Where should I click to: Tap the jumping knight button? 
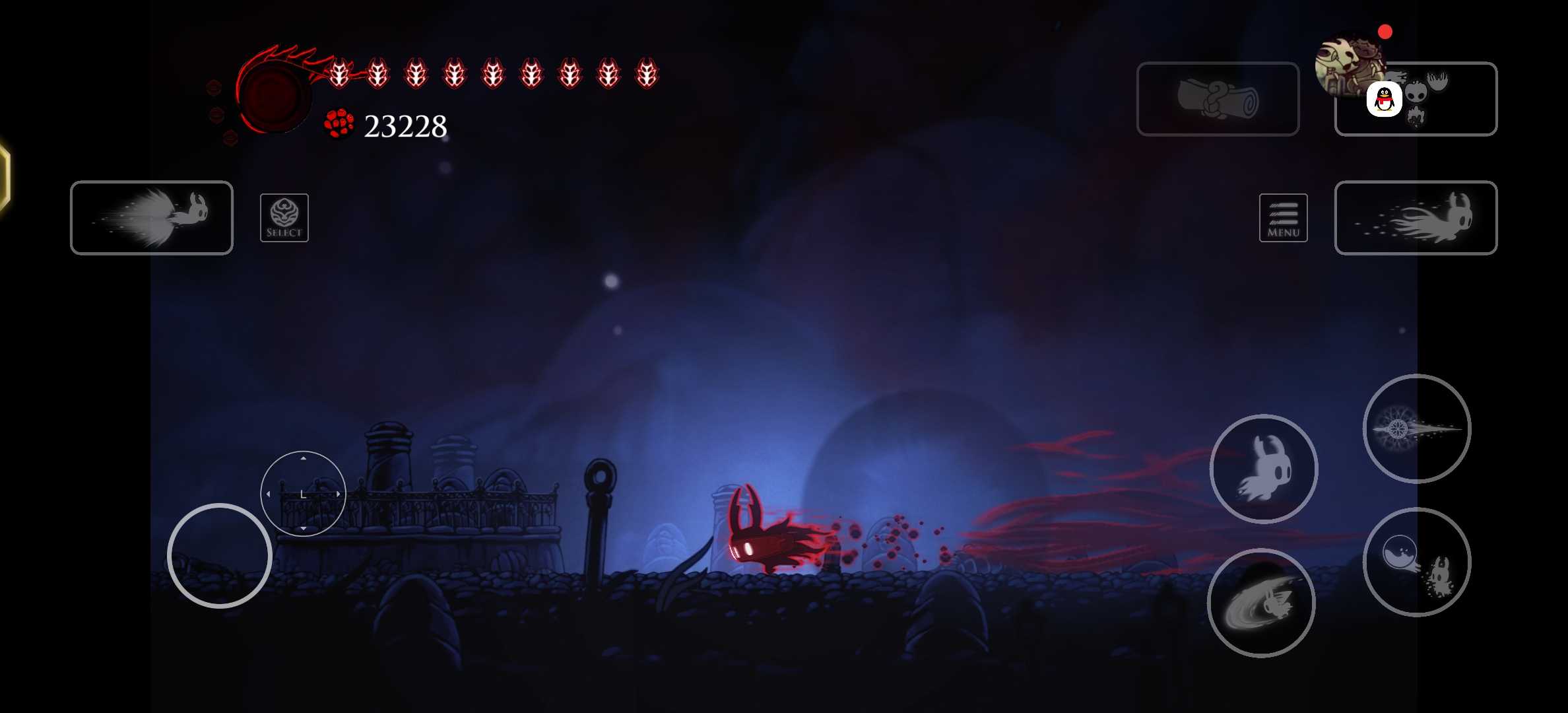[x=1263, y=469]
